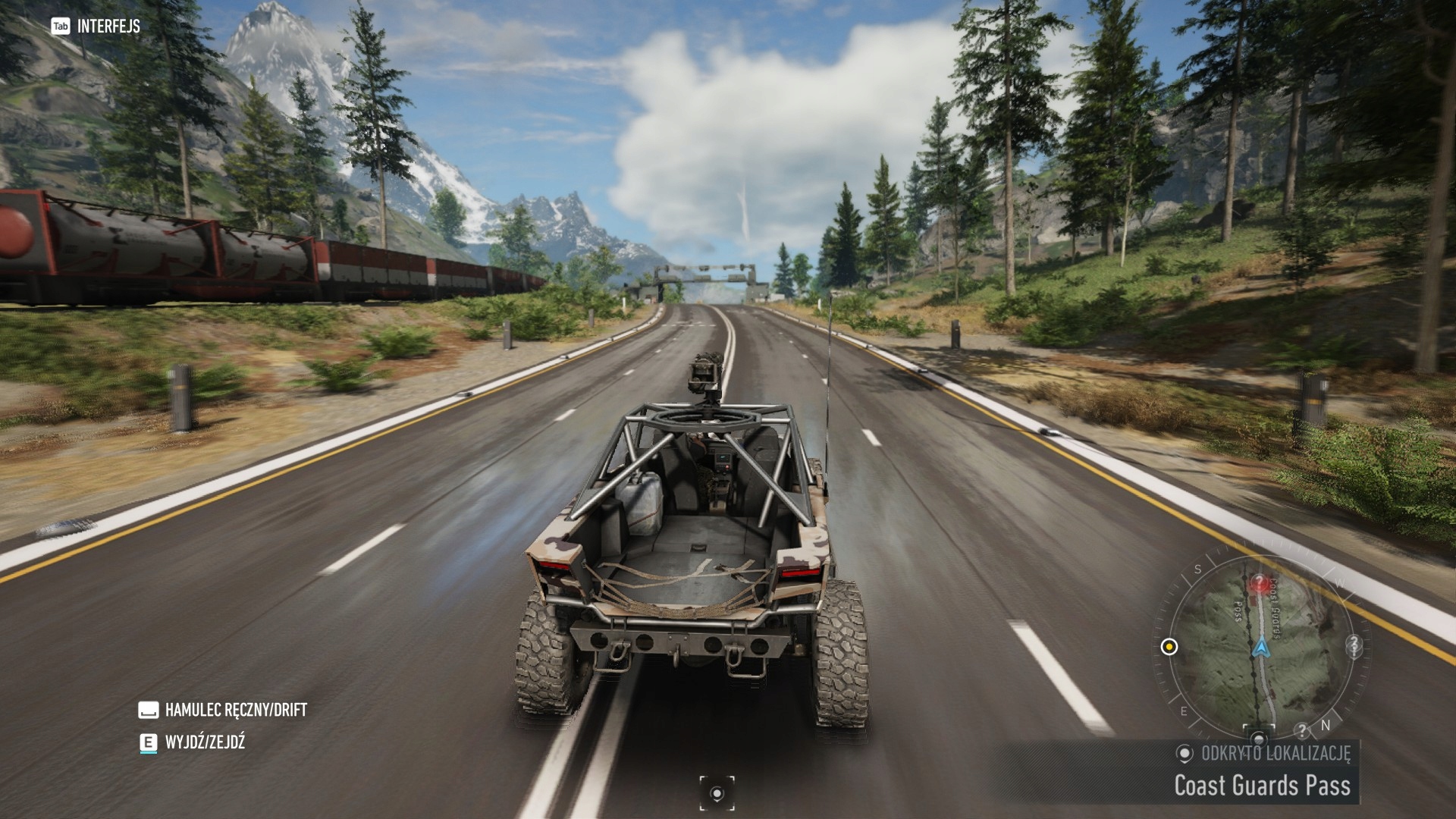
Task: Open the Coast Guards Pass location notification
Action: [1262, 785]
